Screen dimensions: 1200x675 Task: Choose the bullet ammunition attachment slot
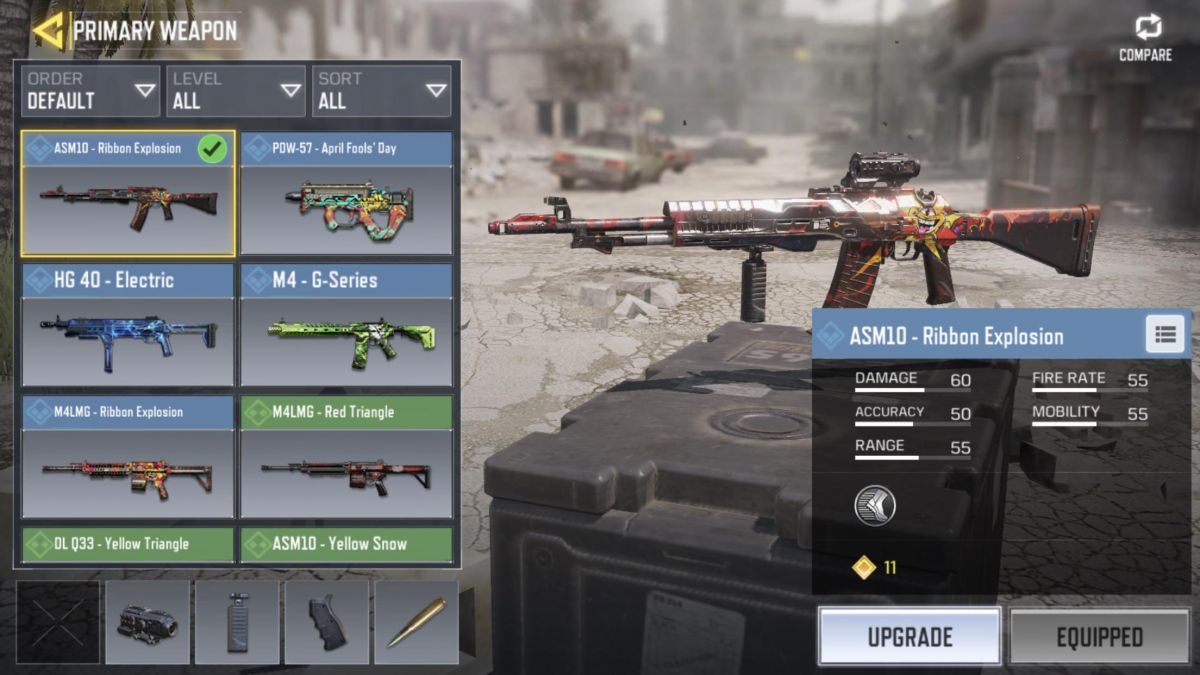(416, 623)
